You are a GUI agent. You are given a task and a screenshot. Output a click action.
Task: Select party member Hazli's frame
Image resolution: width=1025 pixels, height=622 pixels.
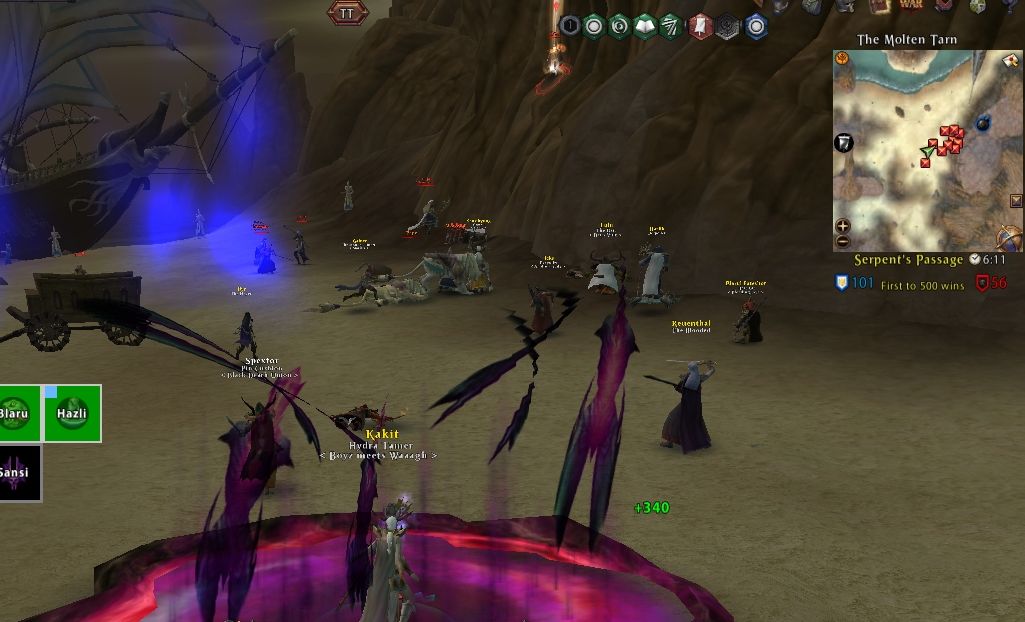point(72,413)
